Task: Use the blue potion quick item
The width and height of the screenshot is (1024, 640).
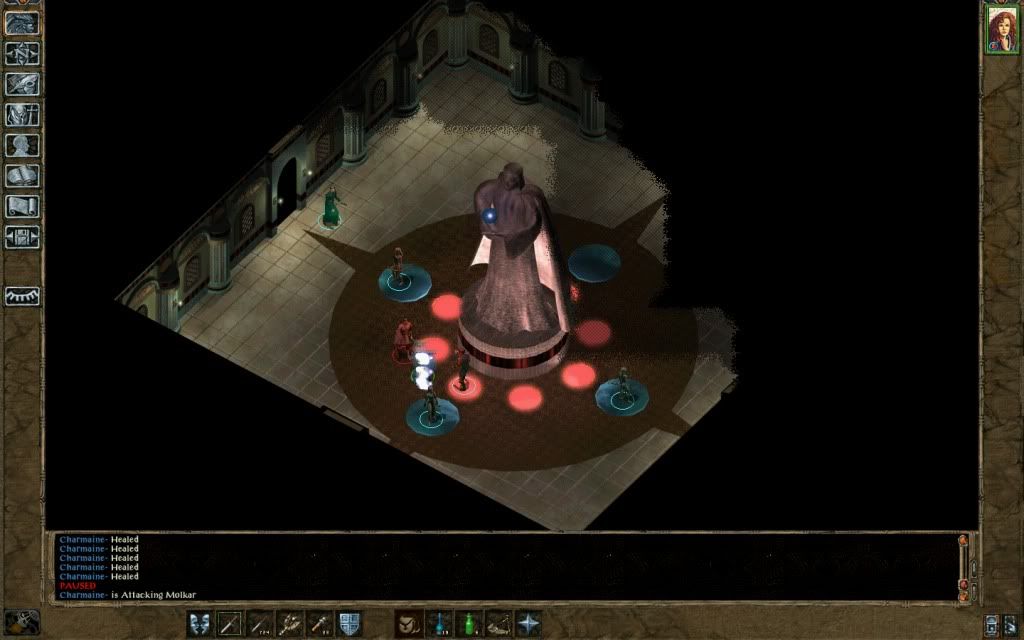Action: 438,623
